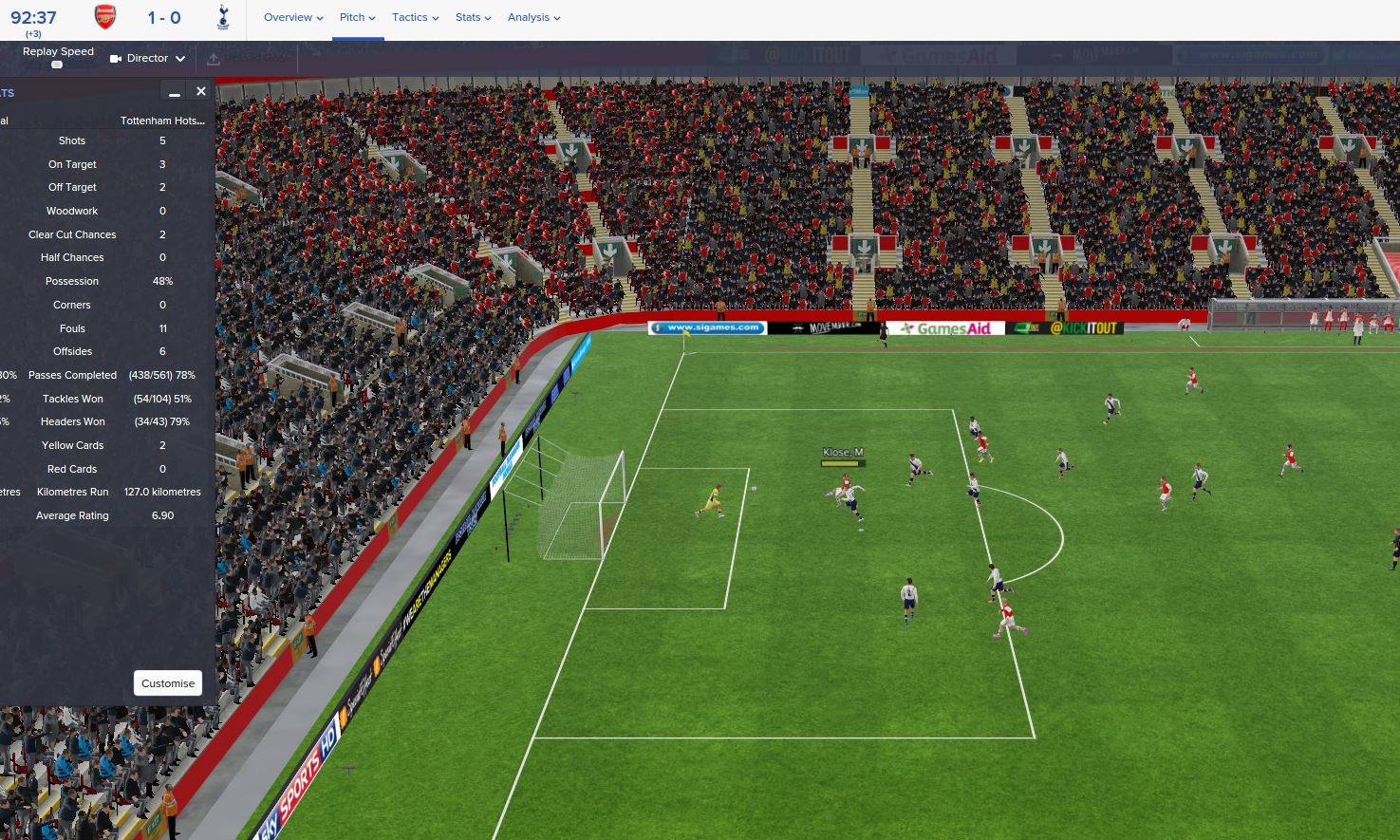Open the Overview dropdown menu
This screenshot has width=1400, height=840.
click(x=292, y=17)
